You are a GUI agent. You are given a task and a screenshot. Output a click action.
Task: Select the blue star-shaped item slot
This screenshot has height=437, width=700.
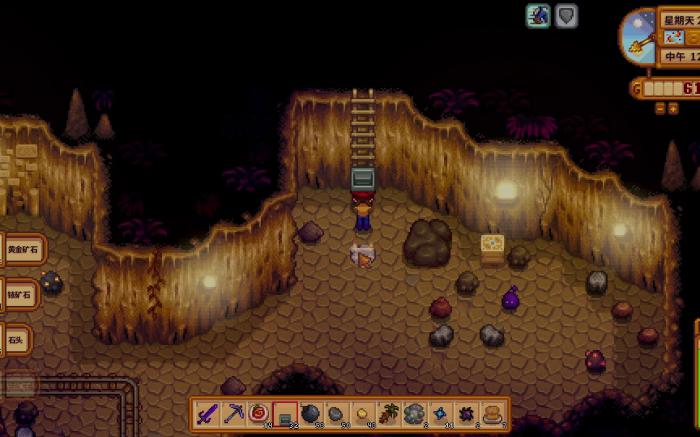coord(441,413)
